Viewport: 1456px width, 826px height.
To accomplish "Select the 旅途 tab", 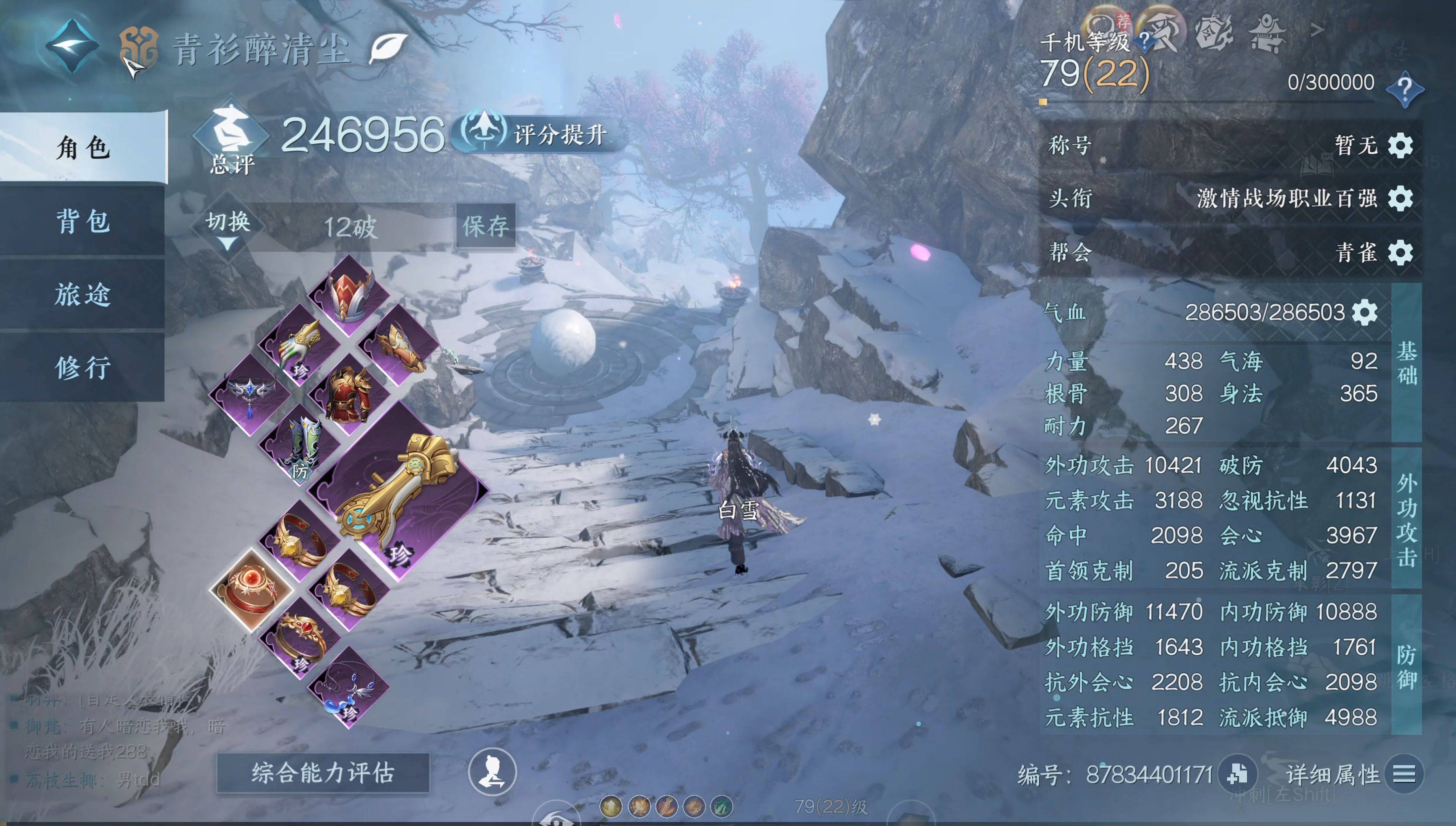I will point(83,294).
